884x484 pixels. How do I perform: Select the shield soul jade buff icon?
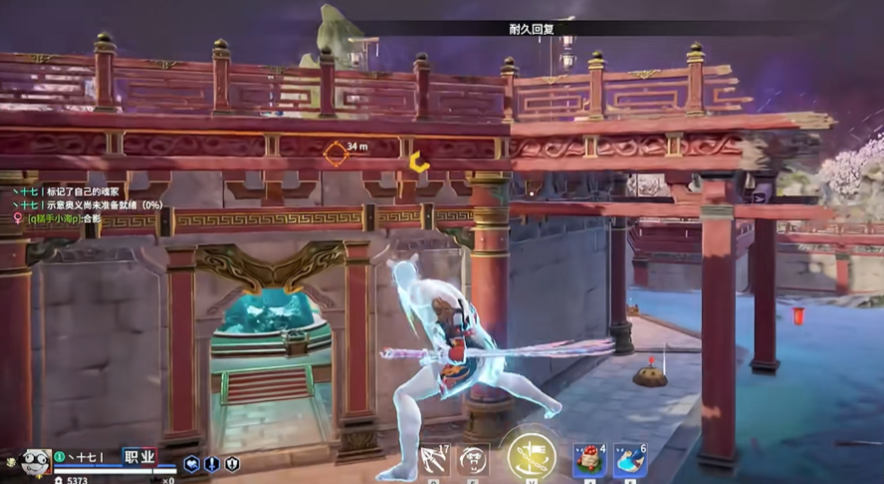pos(232,464)
